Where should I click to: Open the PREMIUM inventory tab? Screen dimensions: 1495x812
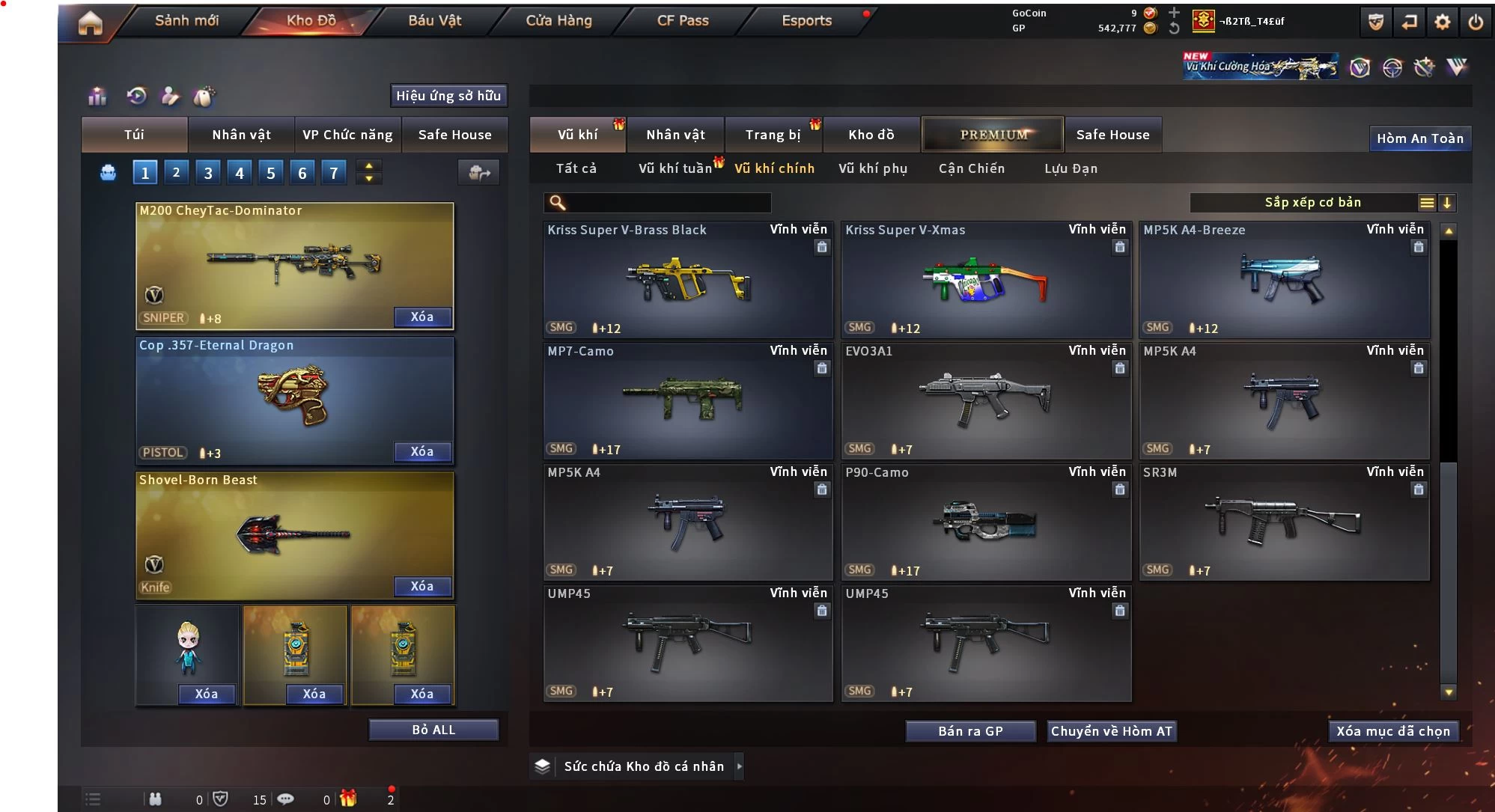993,135
